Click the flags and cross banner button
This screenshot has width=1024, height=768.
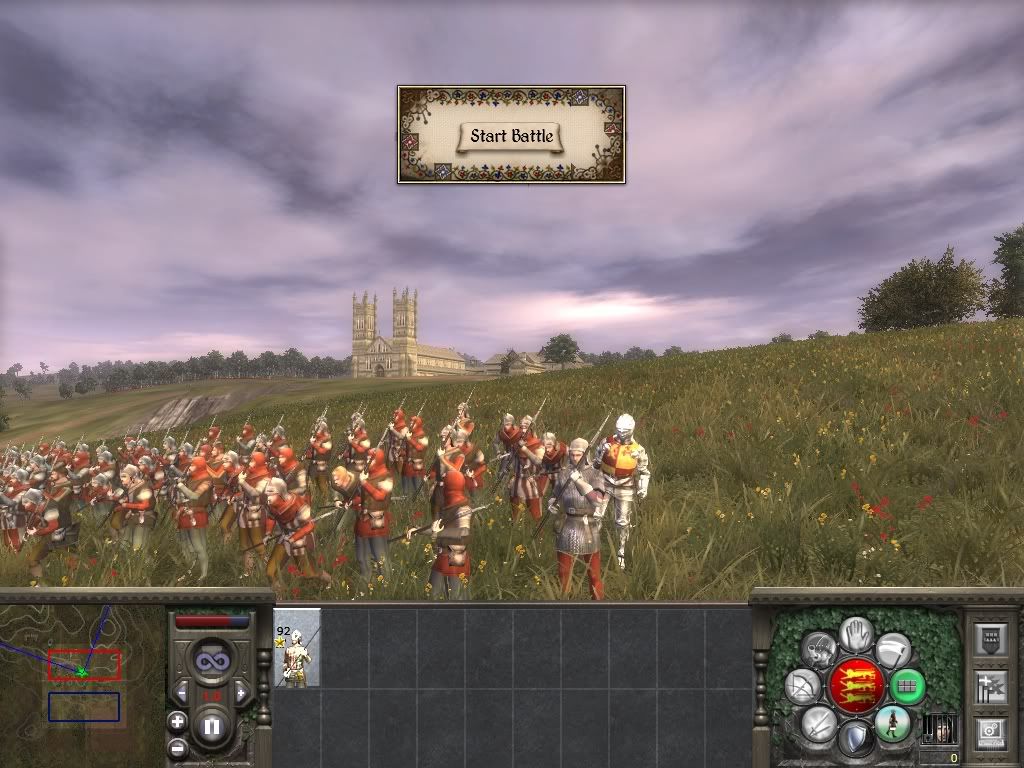989,687
